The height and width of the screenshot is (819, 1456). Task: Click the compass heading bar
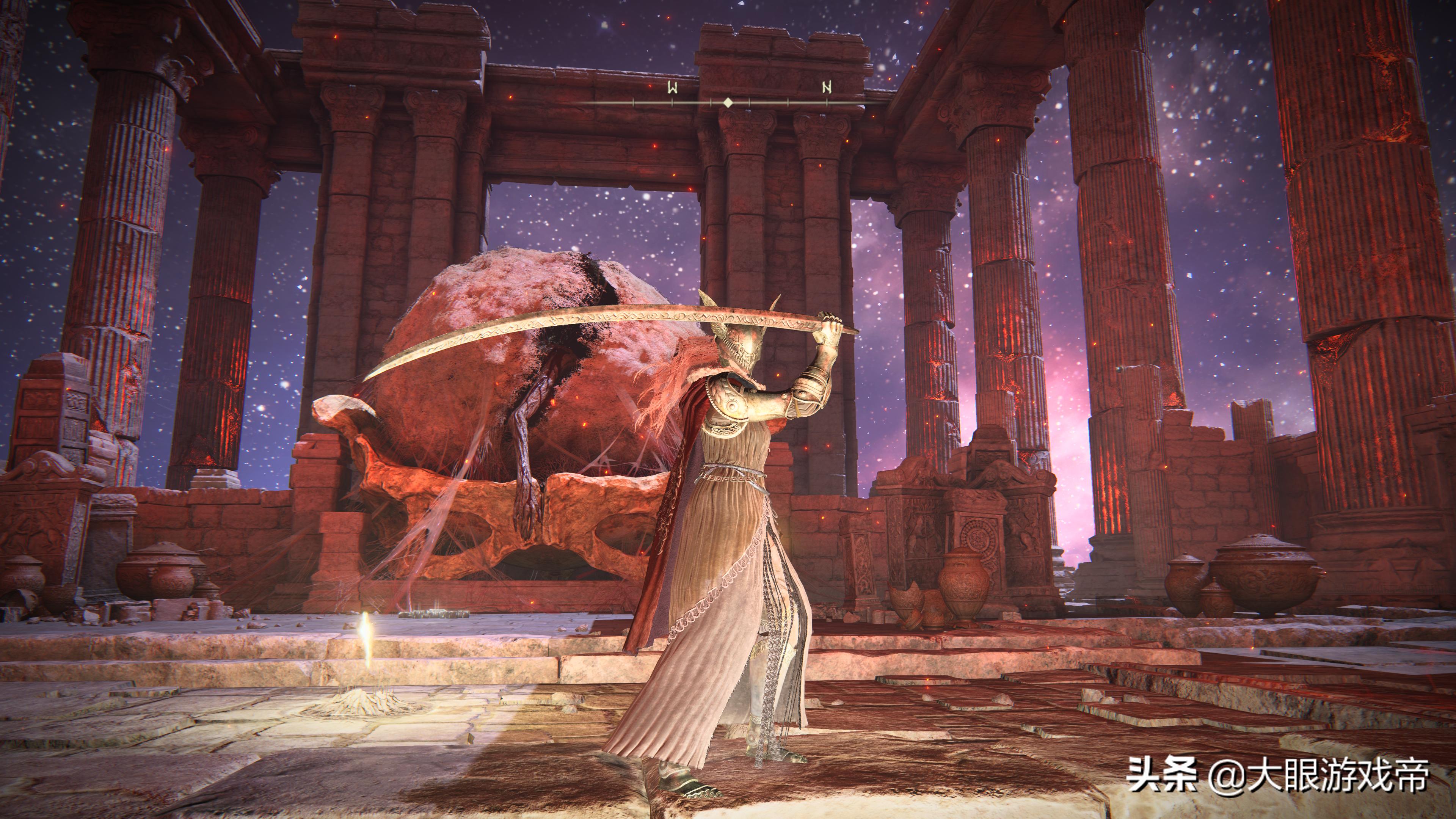[x=728, y=102]
